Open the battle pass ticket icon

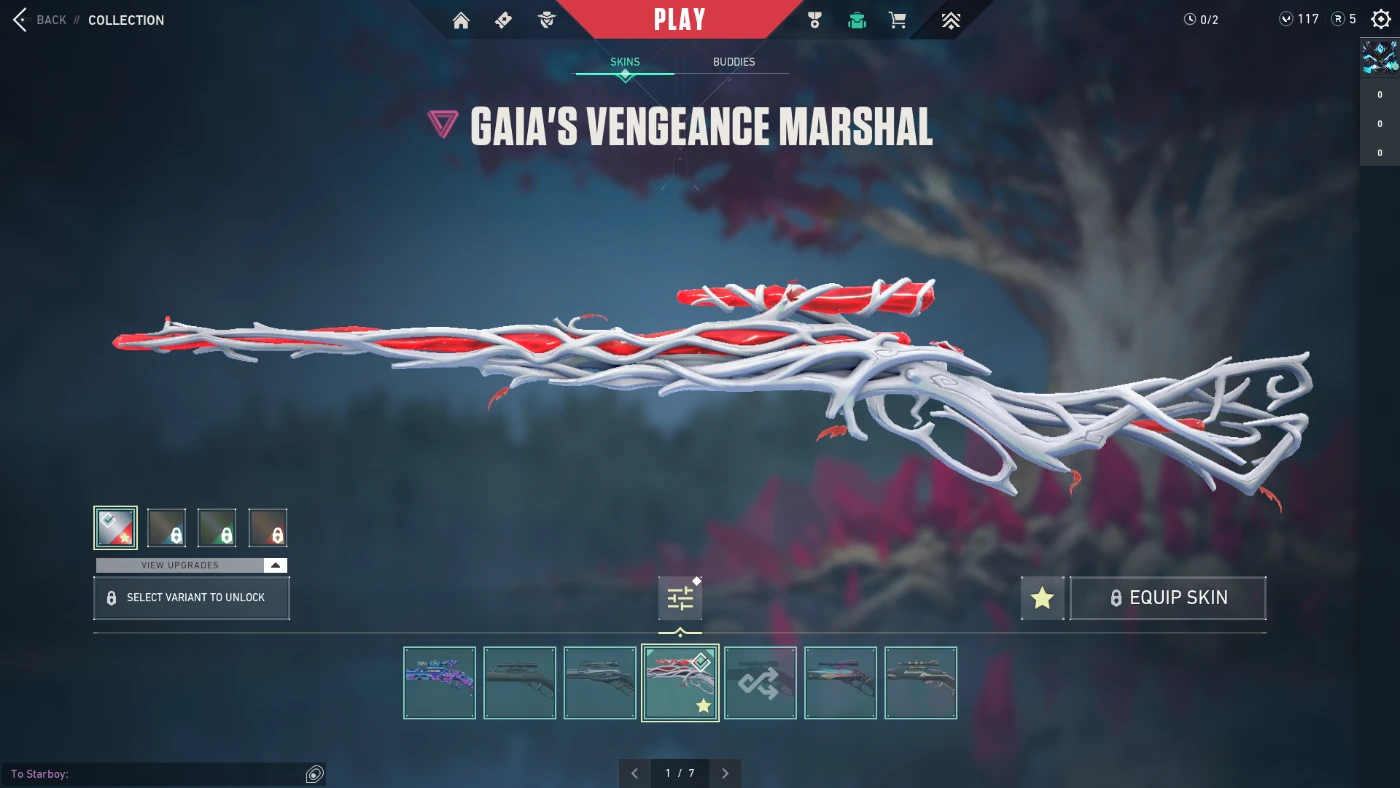504,20
